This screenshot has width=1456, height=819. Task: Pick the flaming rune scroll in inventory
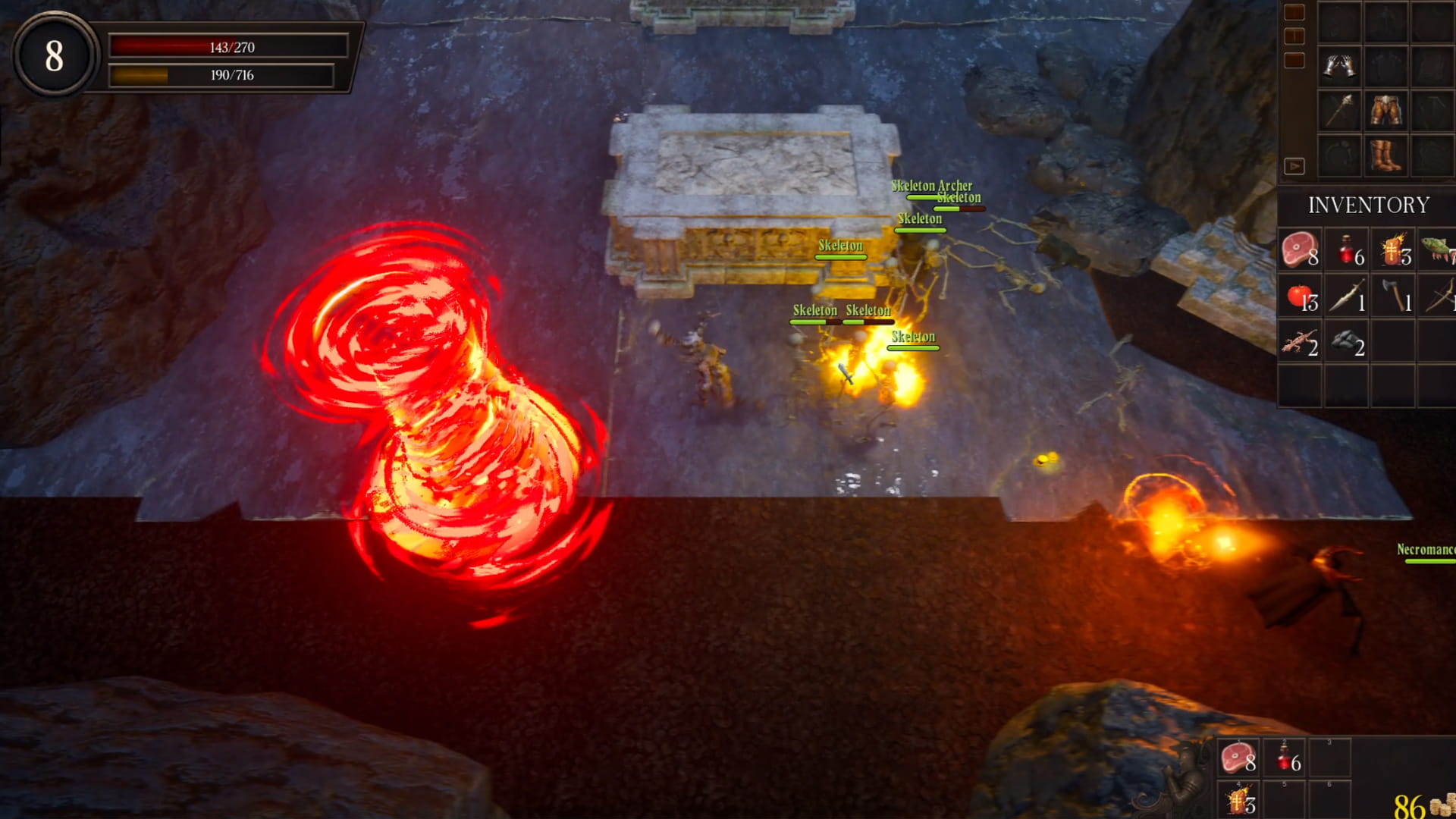pyautogui.click(x=1394, y=250)
